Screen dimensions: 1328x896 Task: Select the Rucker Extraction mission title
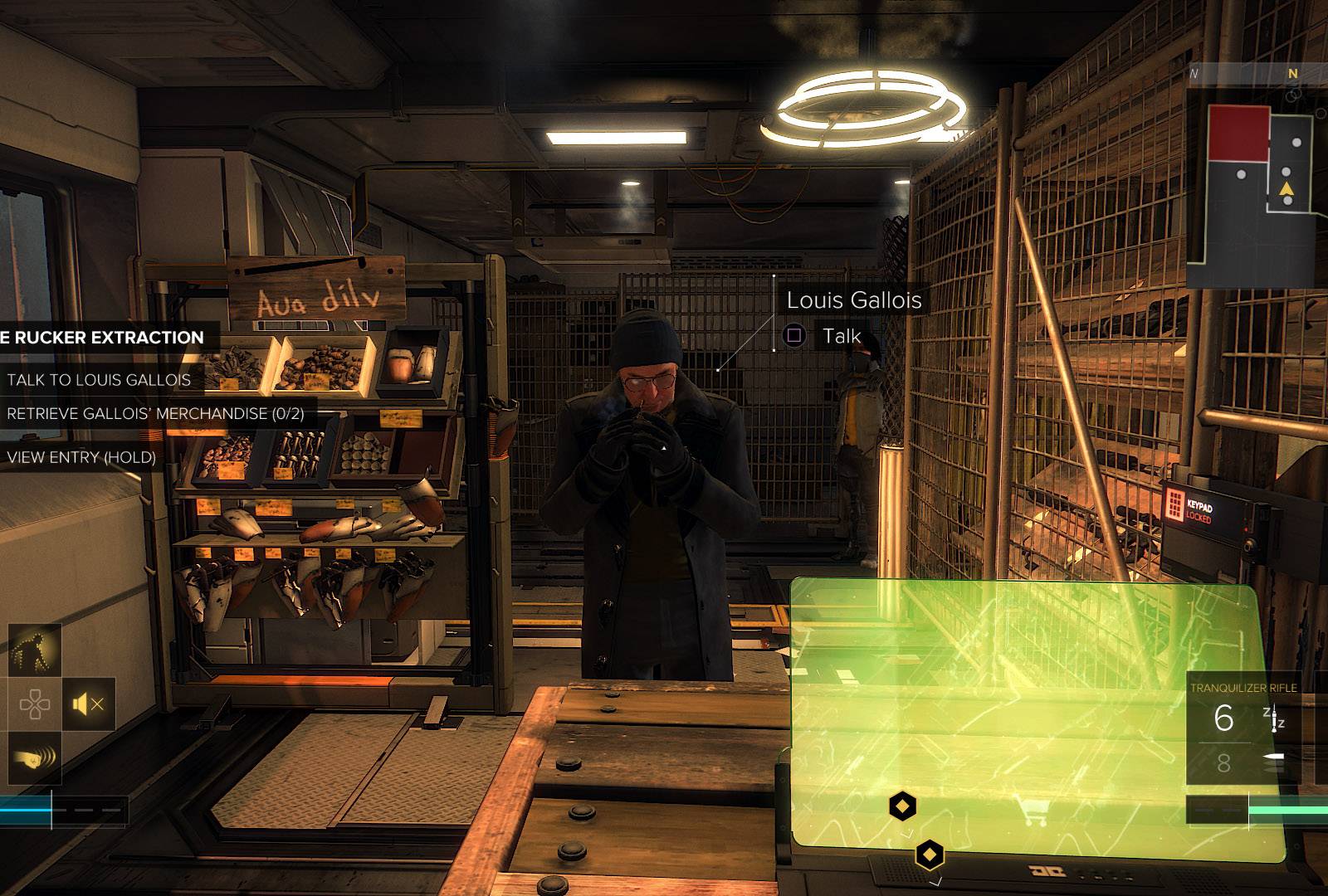coord(102,338)
